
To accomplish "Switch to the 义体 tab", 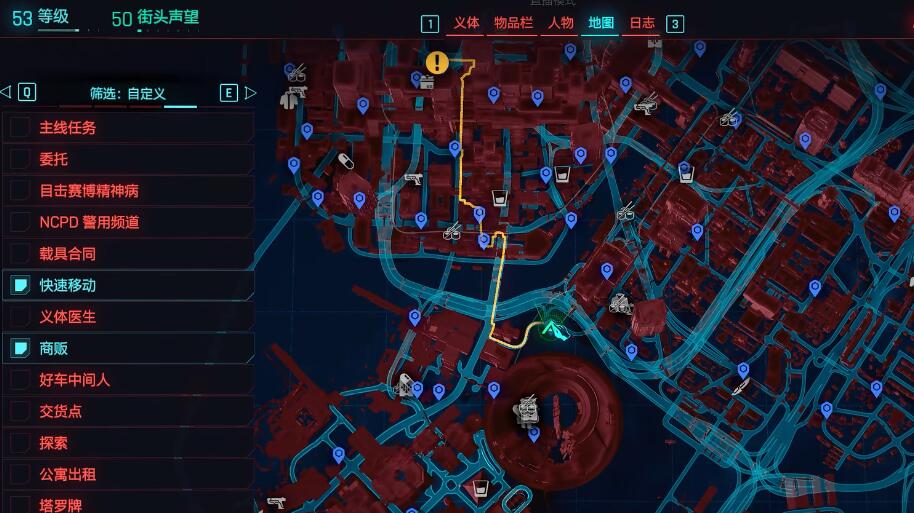I will (466, 23).
